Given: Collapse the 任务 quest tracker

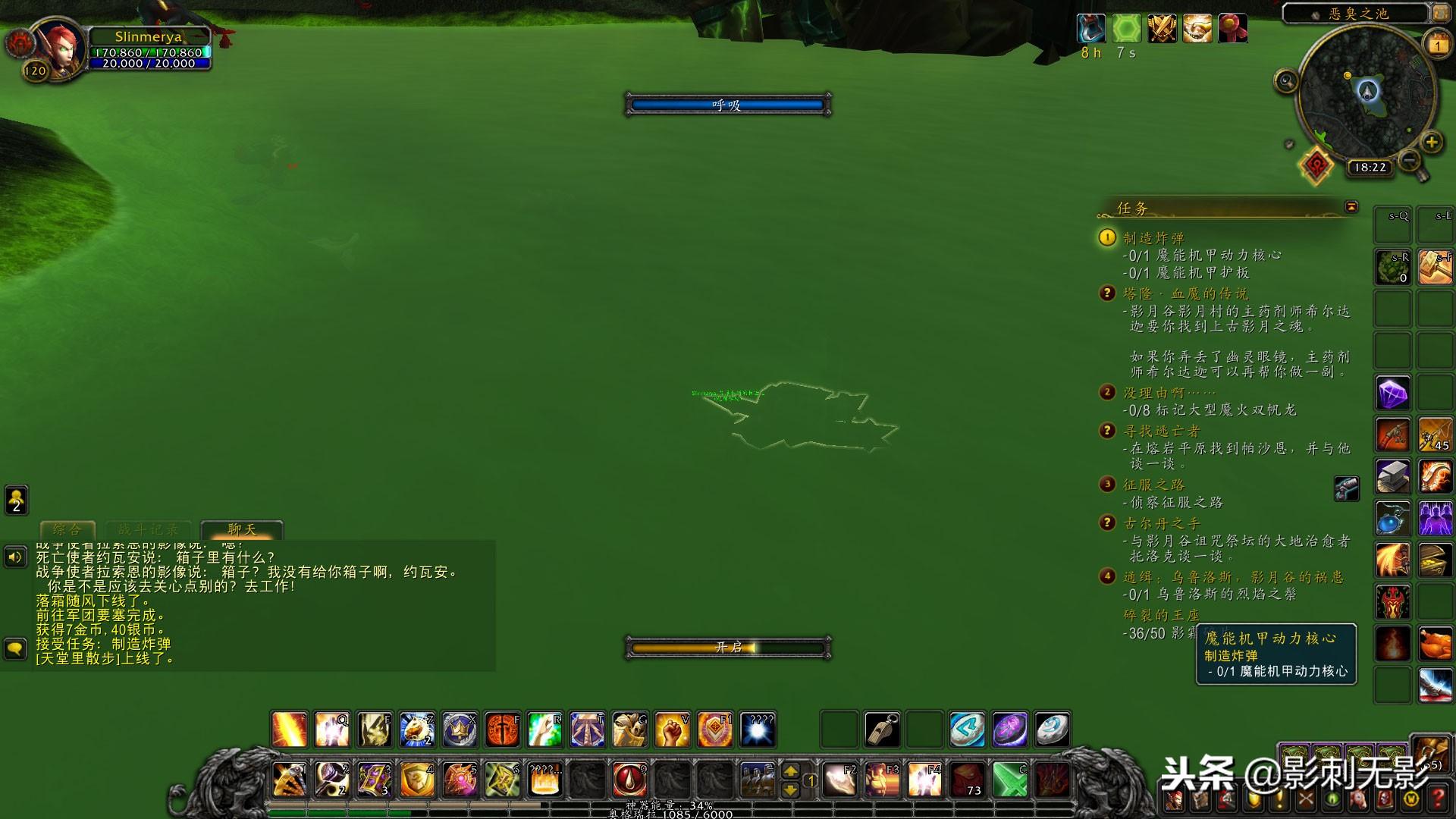Looking at the screenshot, I should [x=1351, y=207].
